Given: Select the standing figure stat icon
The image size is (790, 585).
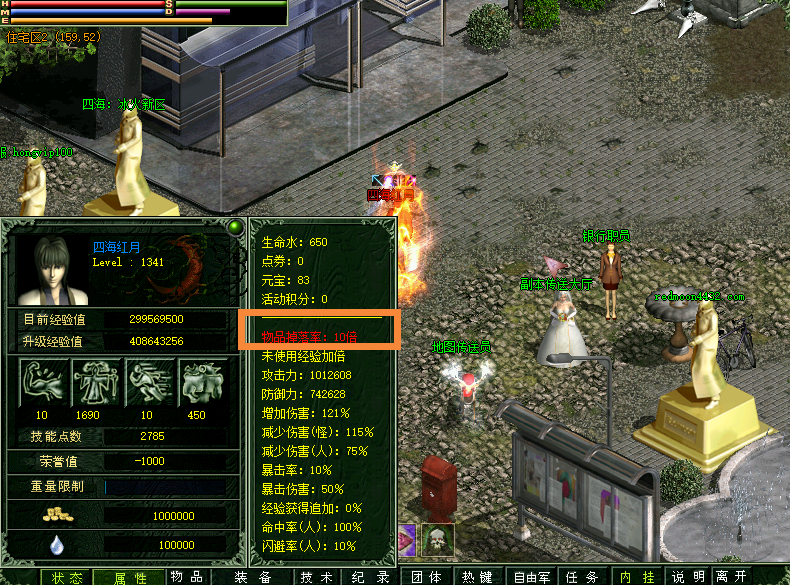Looking at the screenshot, I should click(96, 383).
